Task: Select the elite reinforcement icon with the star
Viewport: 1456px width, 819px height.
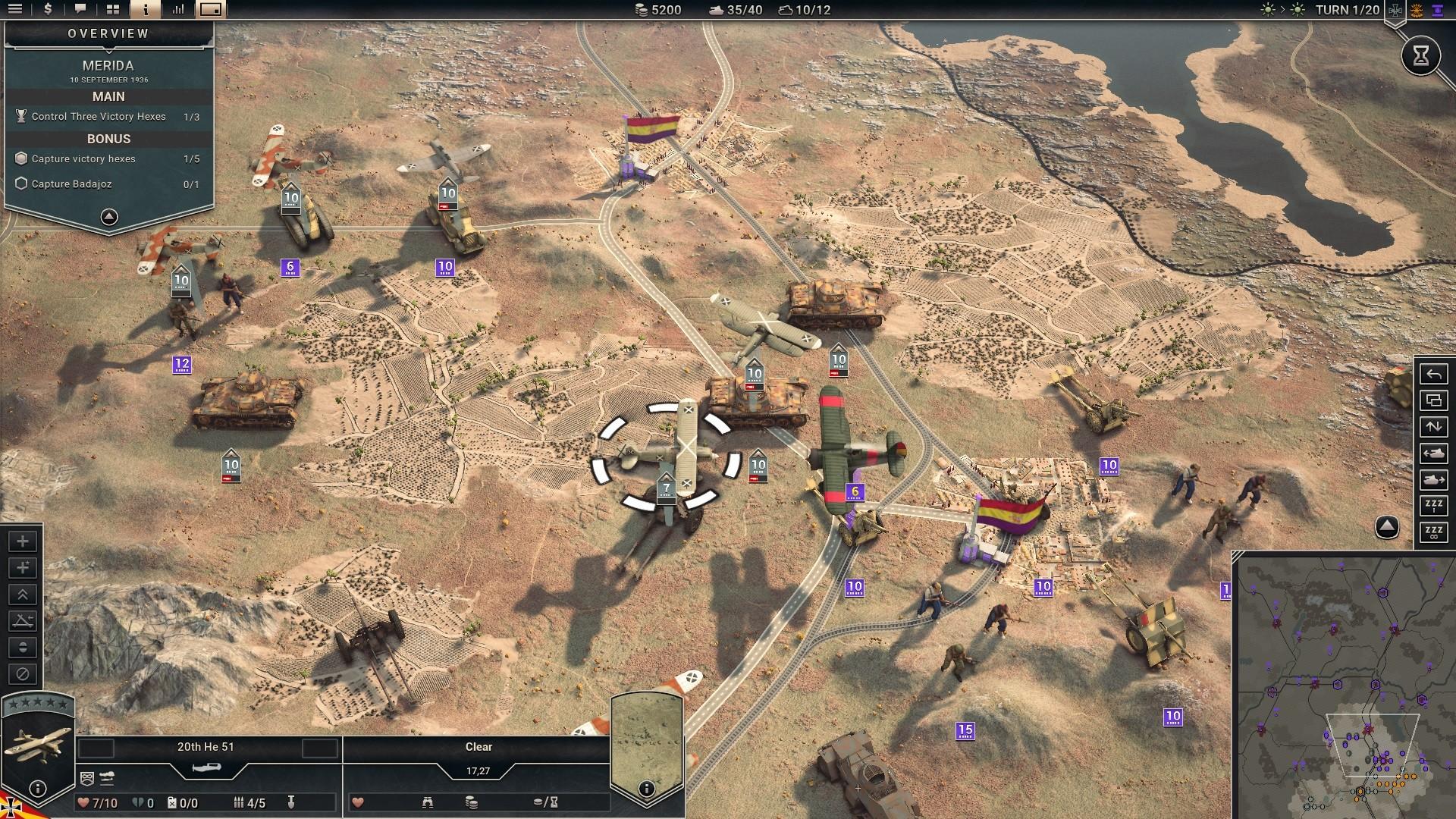Action: pyautogui.click(x=22, y=568)
